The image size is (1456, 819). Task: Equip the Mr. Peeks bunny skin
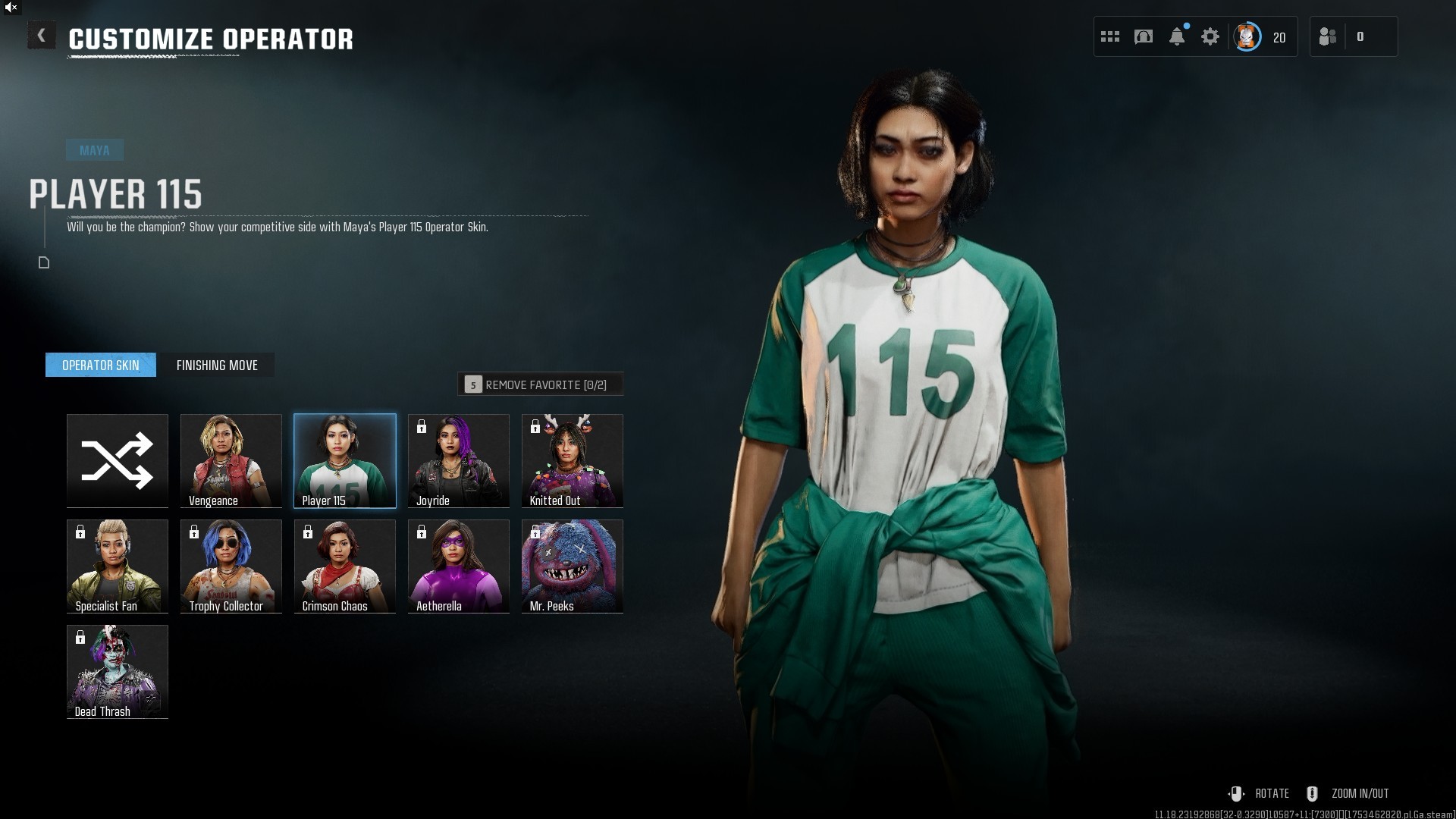[x=573, y=566]
